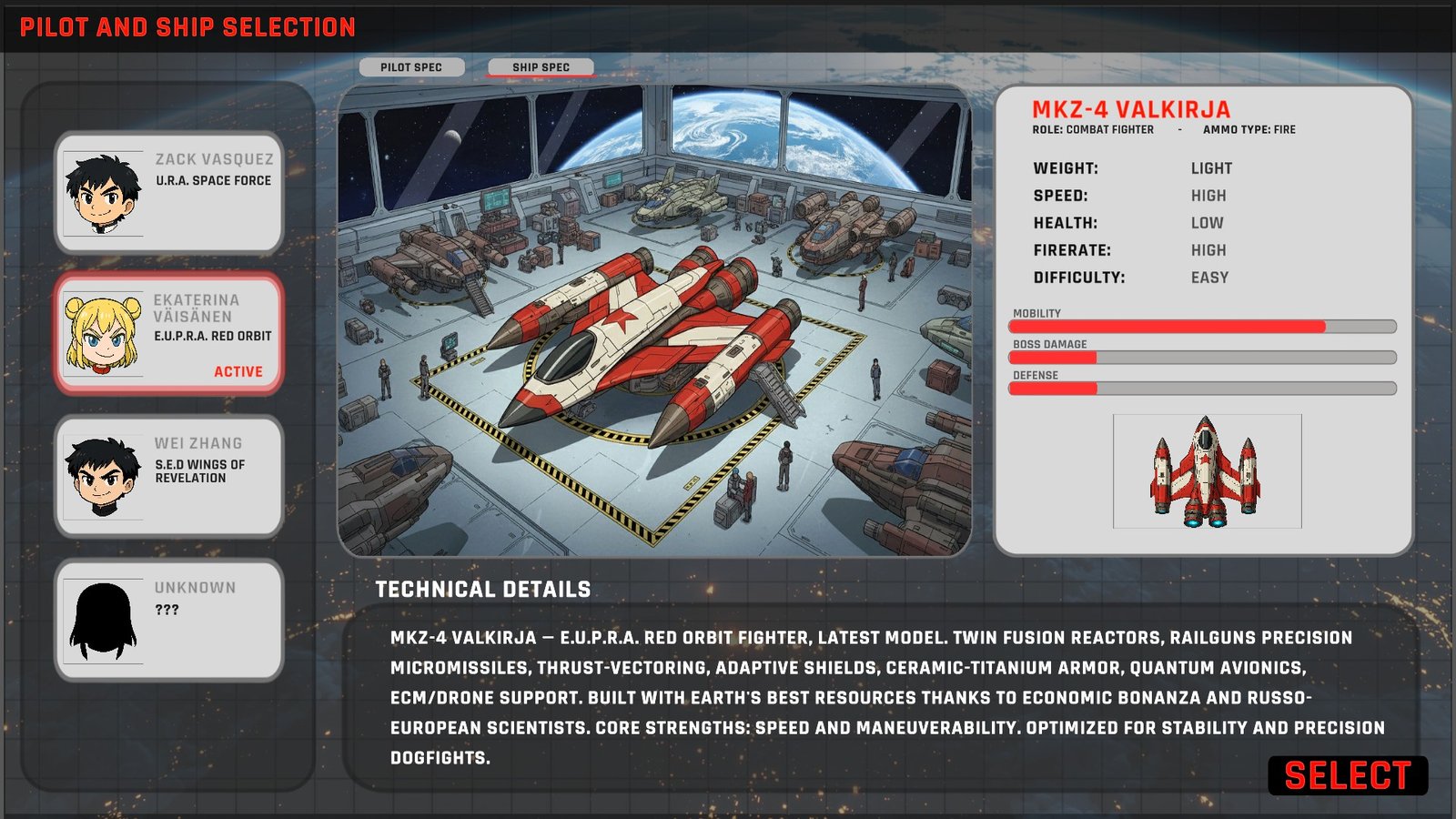The height and width of the screenshot is (819, 1456).
Task: Confirm with the red Select button
Action: coord(1347,776)
